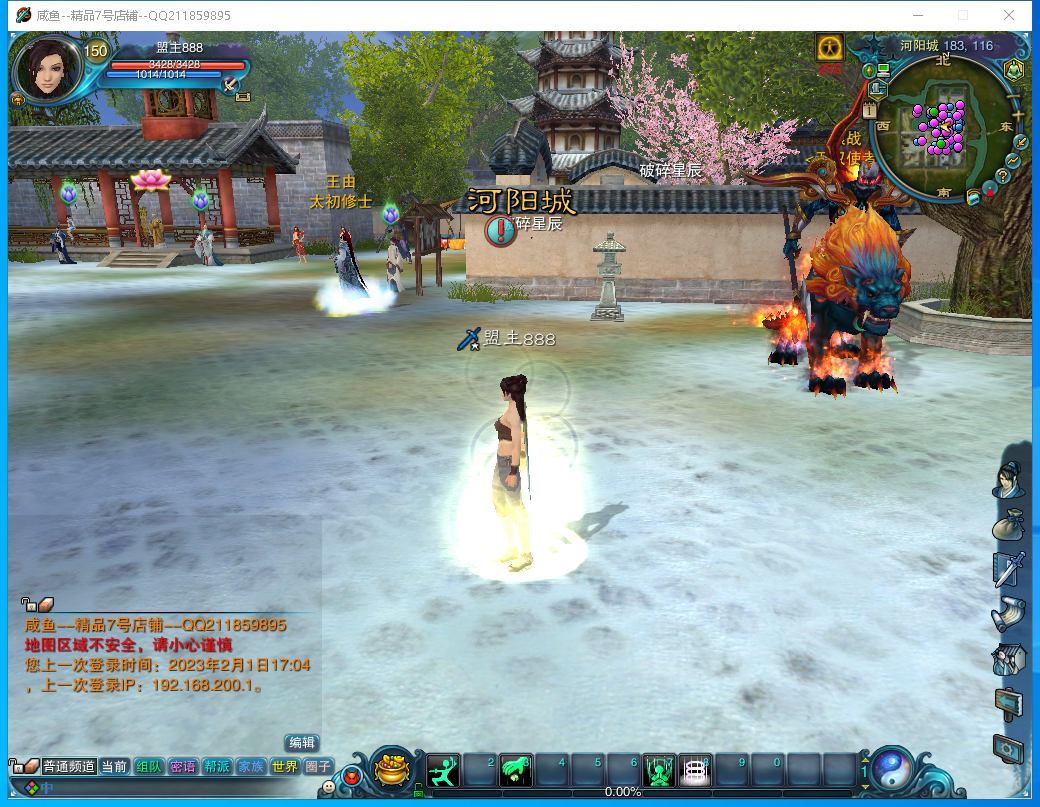The width and height of the screenshot is (1040, 807).
Task: Switch to the 家族 family chat tab
Action: [x=250, y=766]
